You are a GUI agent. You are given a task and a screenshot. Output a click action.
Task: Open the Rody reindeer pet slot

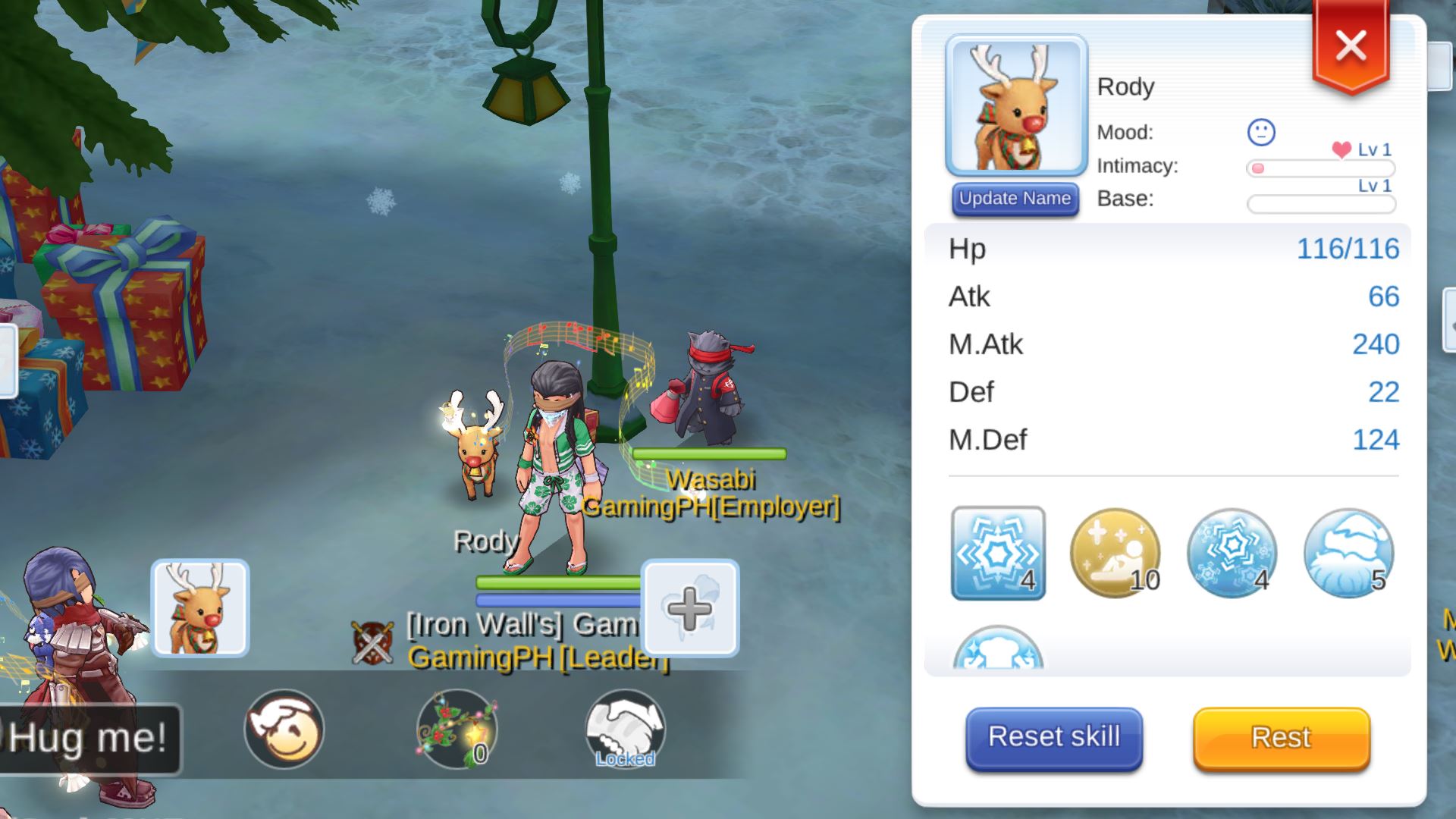click(200, 607)
